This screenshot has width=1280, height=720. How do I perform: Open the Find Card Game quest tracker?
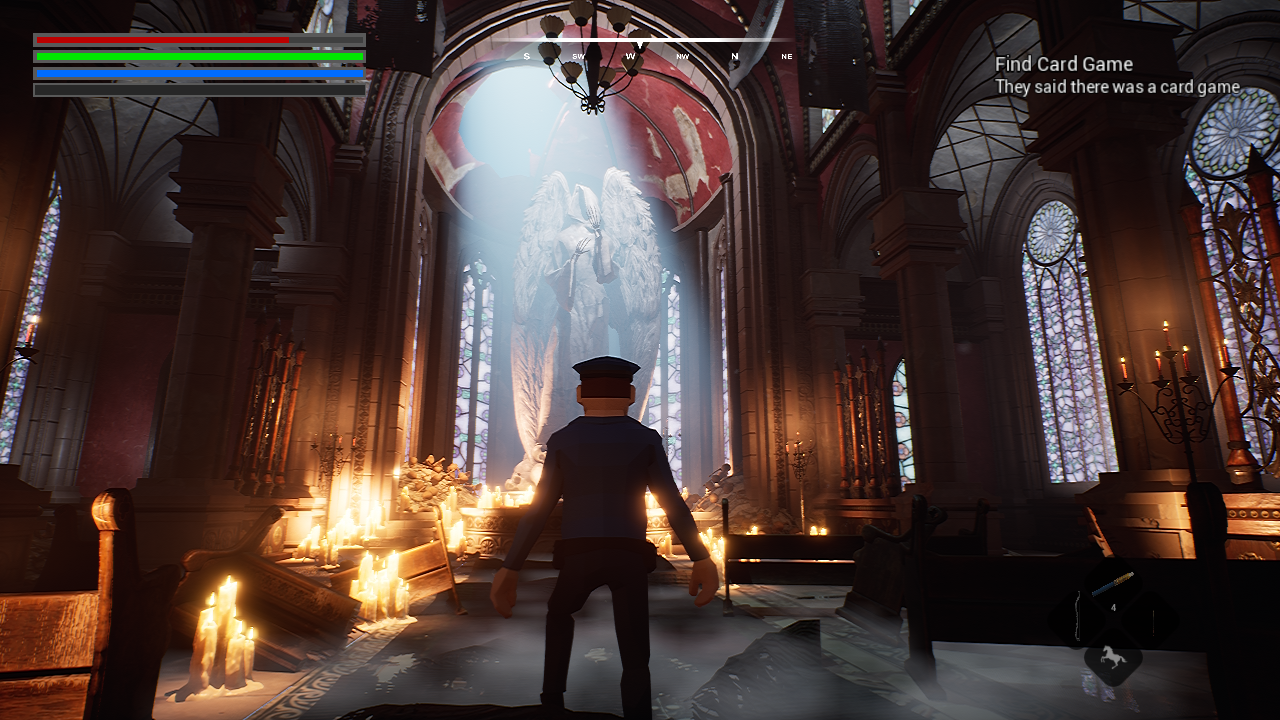(1063, 65)
